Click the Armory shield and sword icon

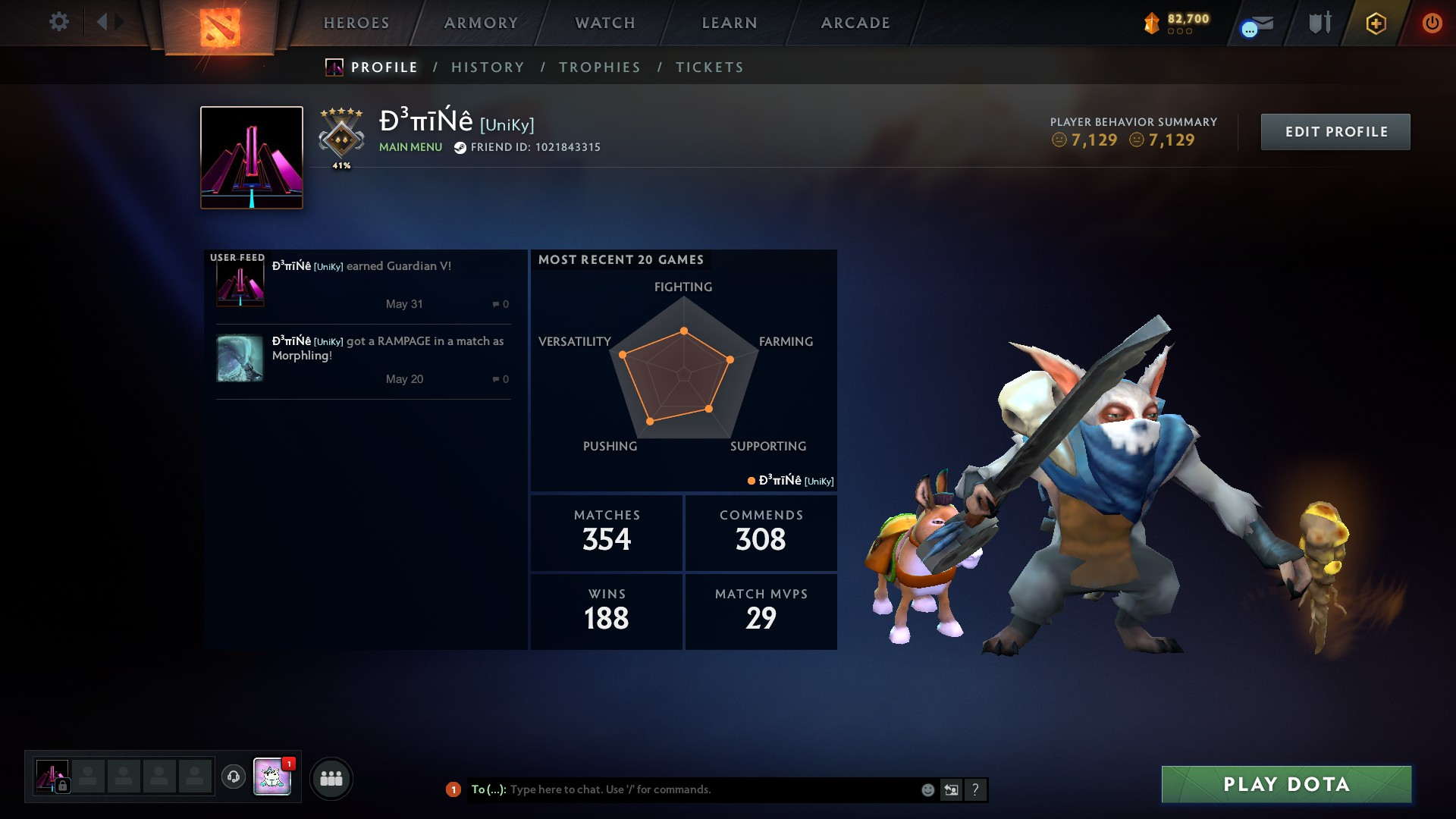(1321, 23)
